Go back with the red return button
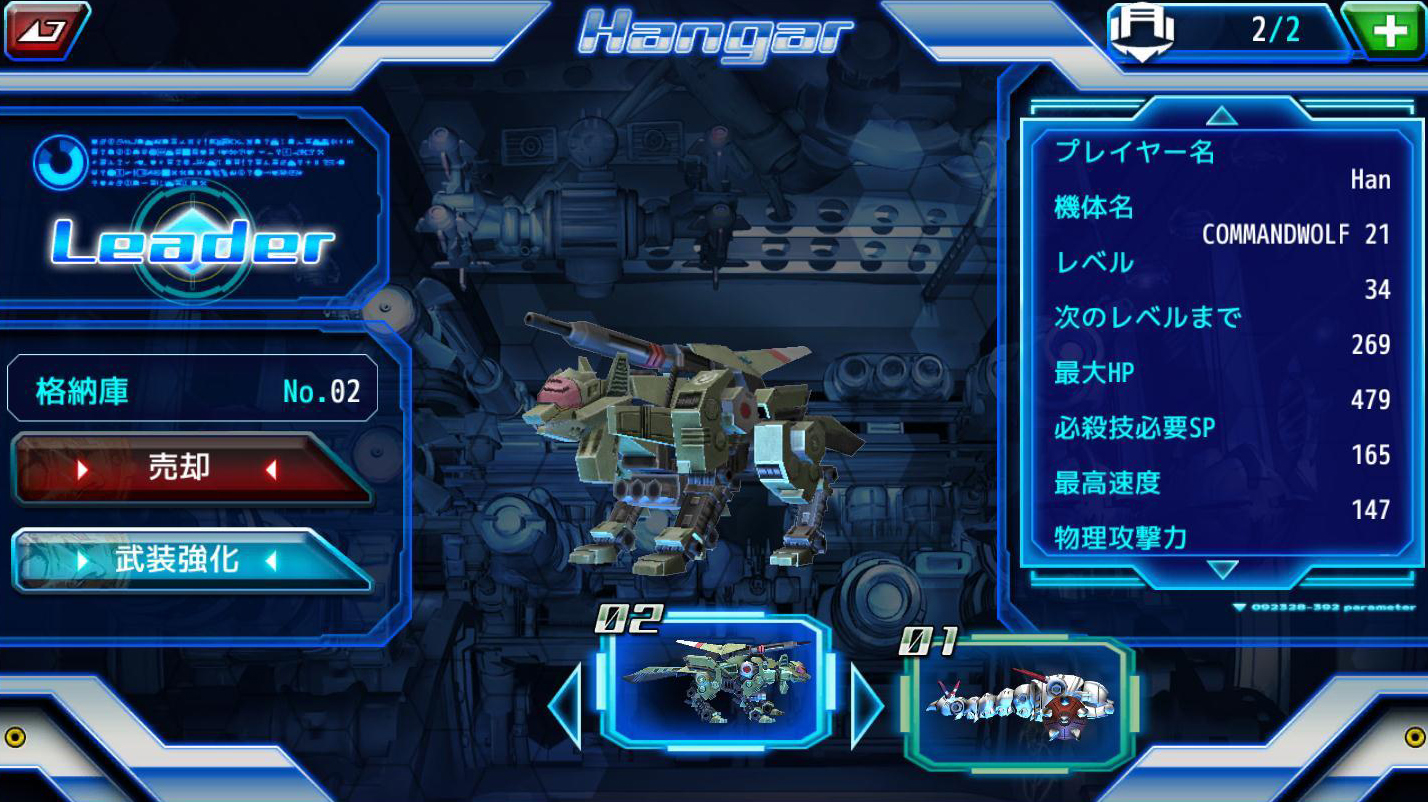This screenshot has width=1428, height=802. (x=45, y=28)
